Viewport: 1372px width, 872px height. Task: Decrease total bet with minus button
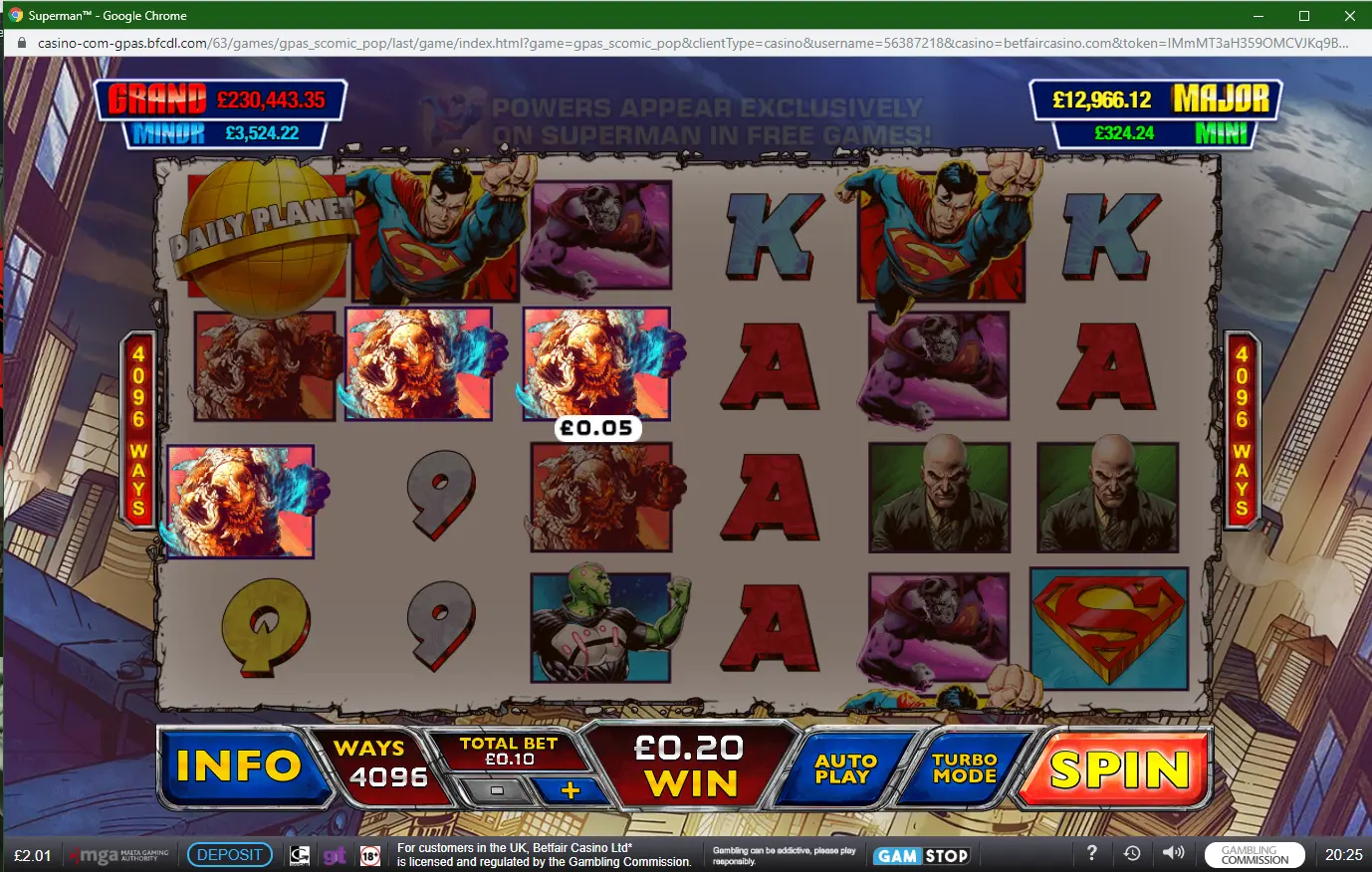pos(497,790)
